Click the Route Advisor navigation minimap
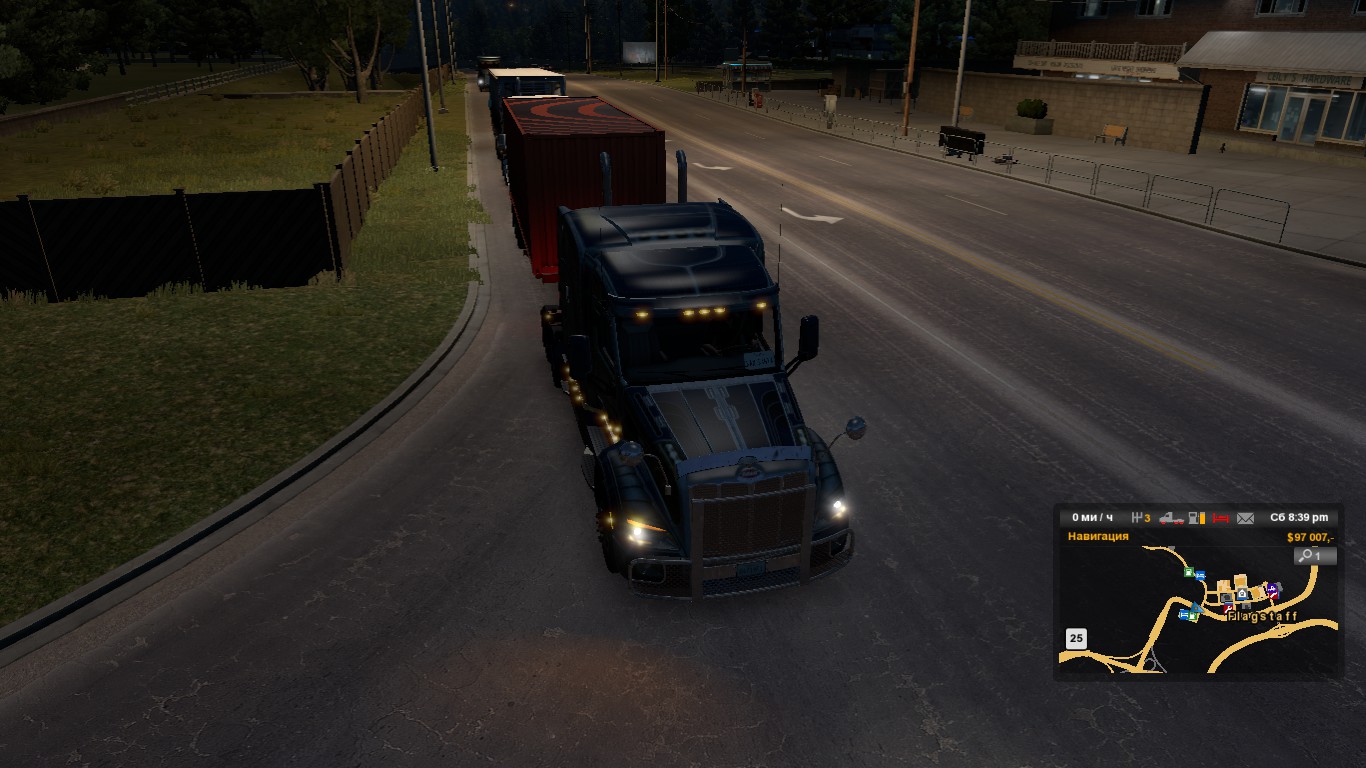The height and width of the screenshot is (768, 1366). 1198,610
